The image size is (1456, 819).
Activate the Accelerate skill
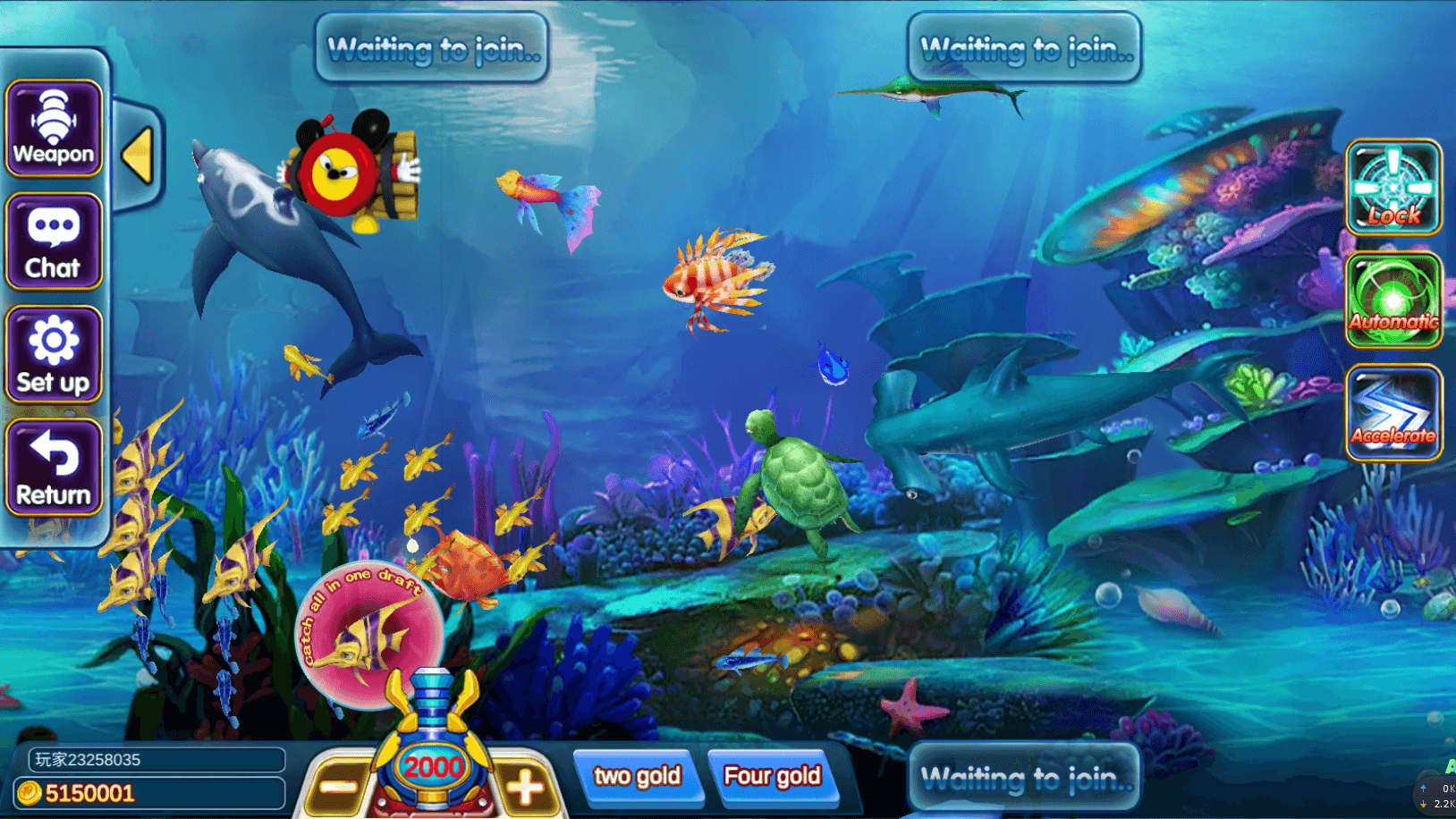(1393, 413)
